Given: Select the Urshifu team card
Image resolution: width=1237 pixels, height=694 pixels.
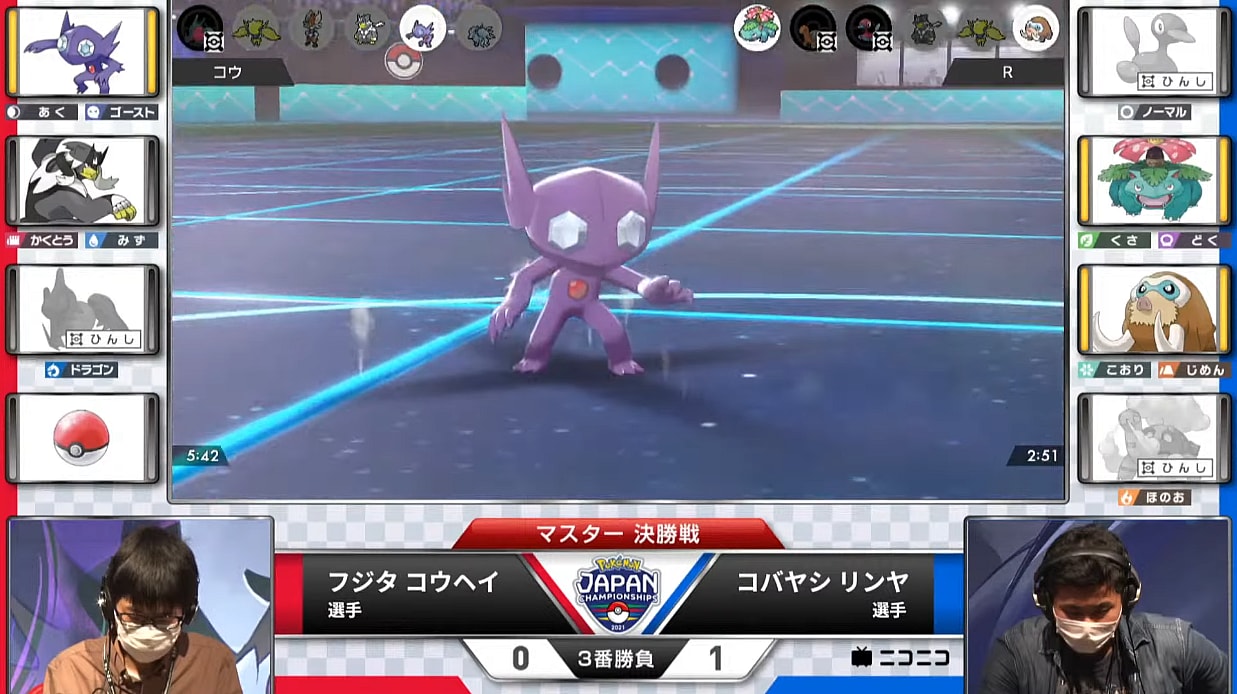Looking at the screenshot, I should (82, 181).
